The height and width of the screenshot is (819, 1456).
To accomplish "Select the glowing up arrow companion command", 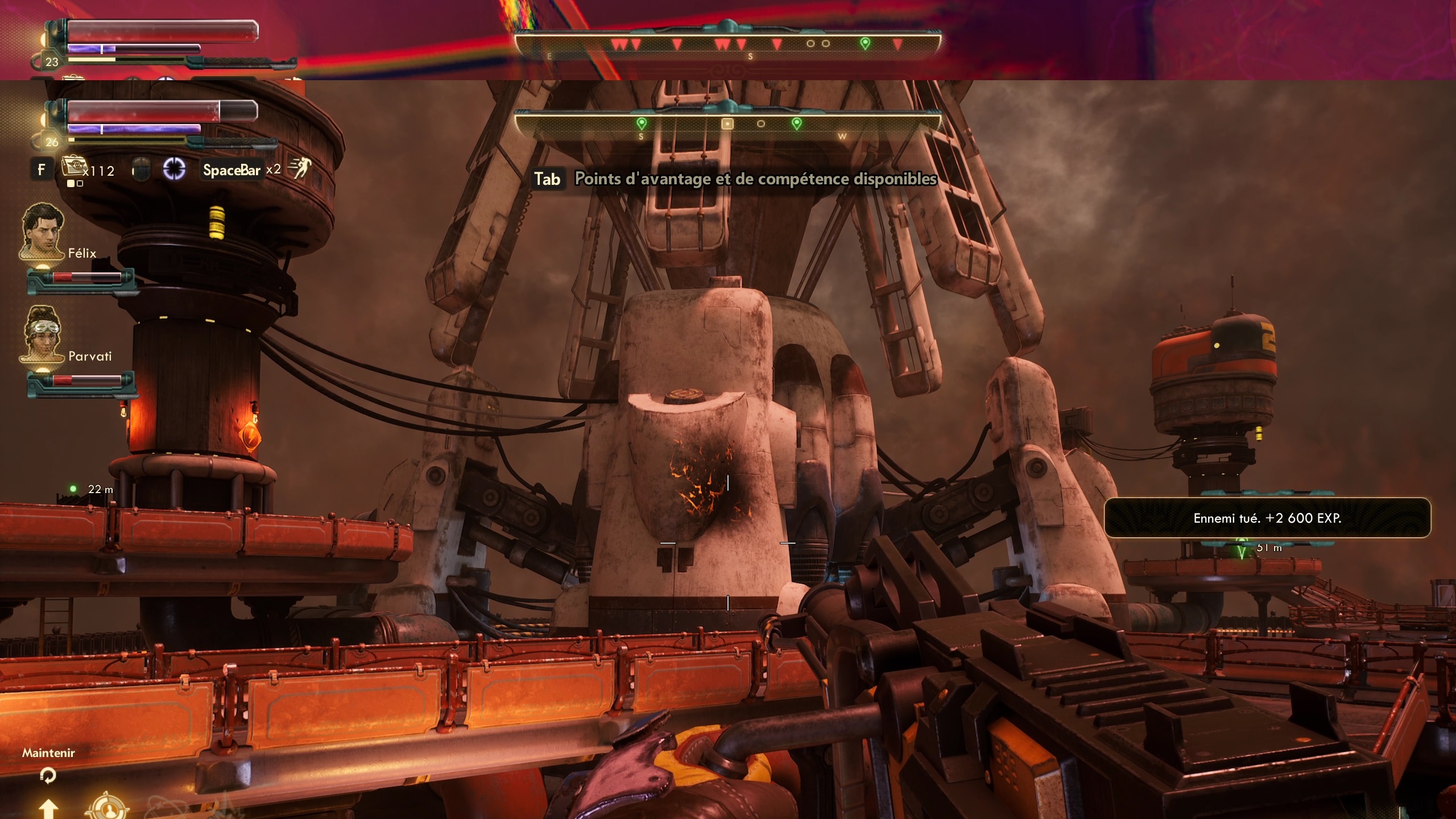I will tap(48, 808).
